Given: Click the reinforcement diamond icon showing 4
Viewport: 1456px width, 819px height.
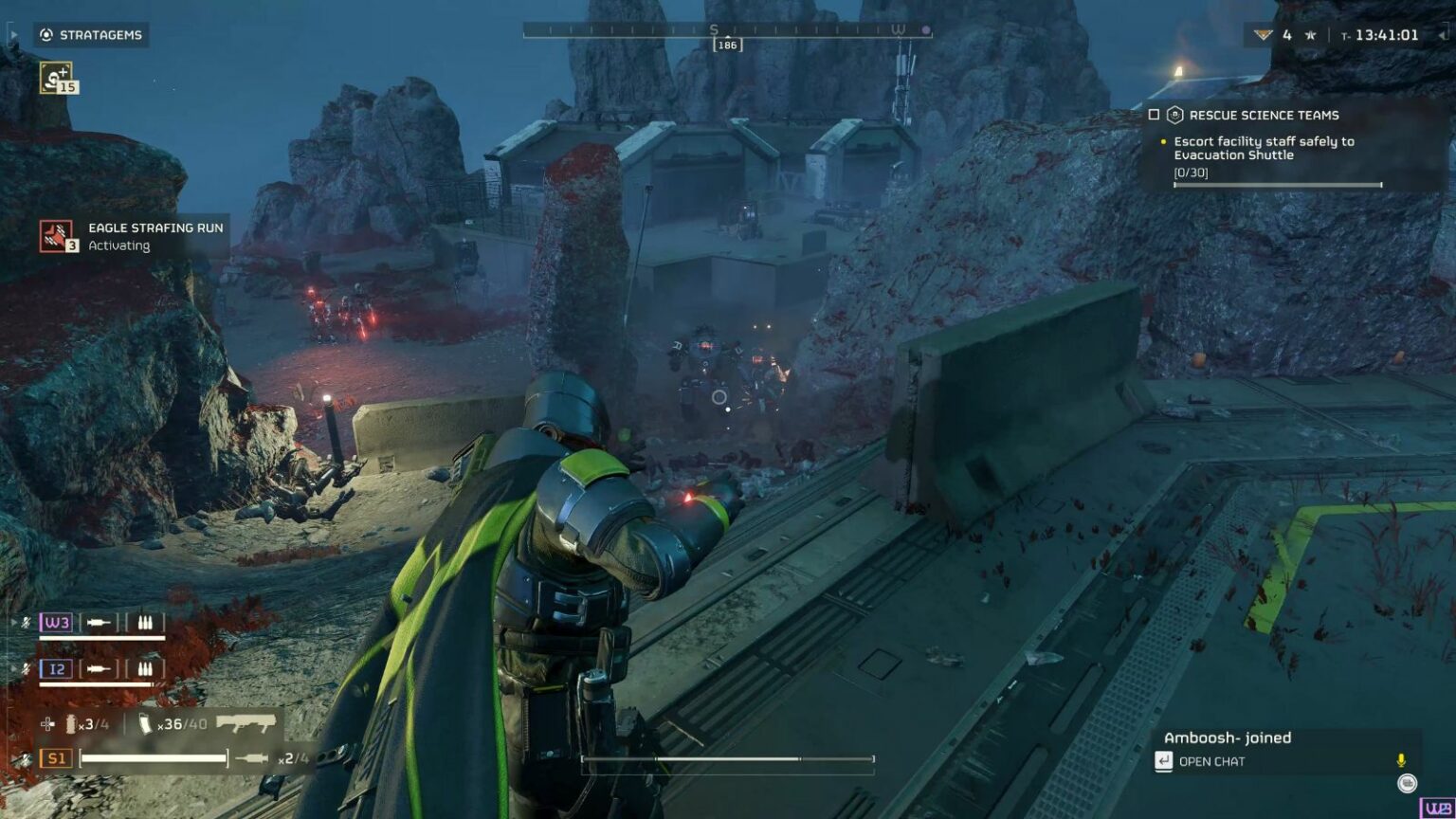Looking at the screenshot, I should [1264, 35].
